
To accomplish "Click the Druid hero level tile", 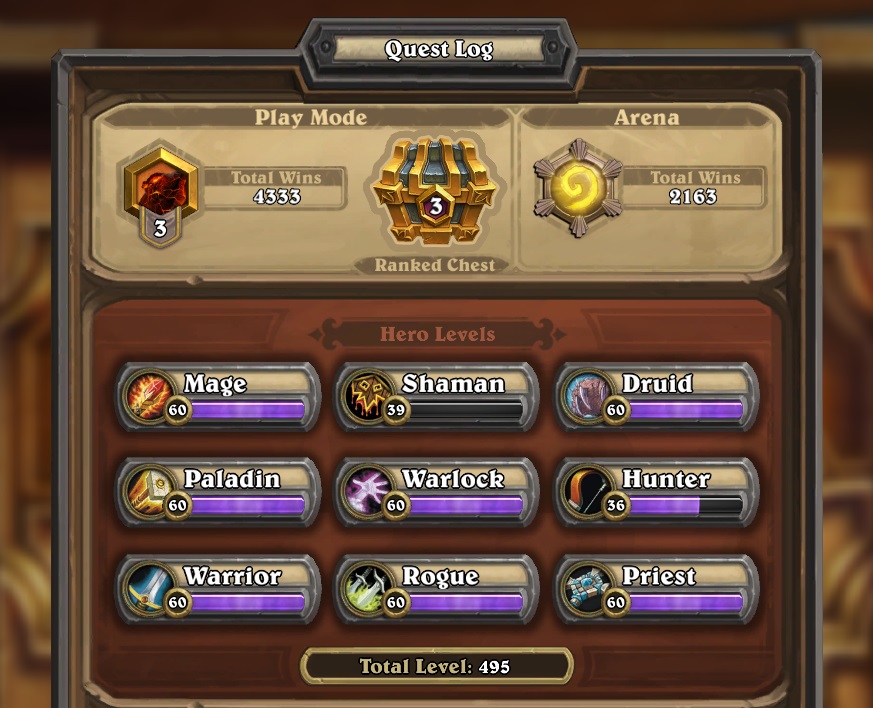I will [657, 397].
